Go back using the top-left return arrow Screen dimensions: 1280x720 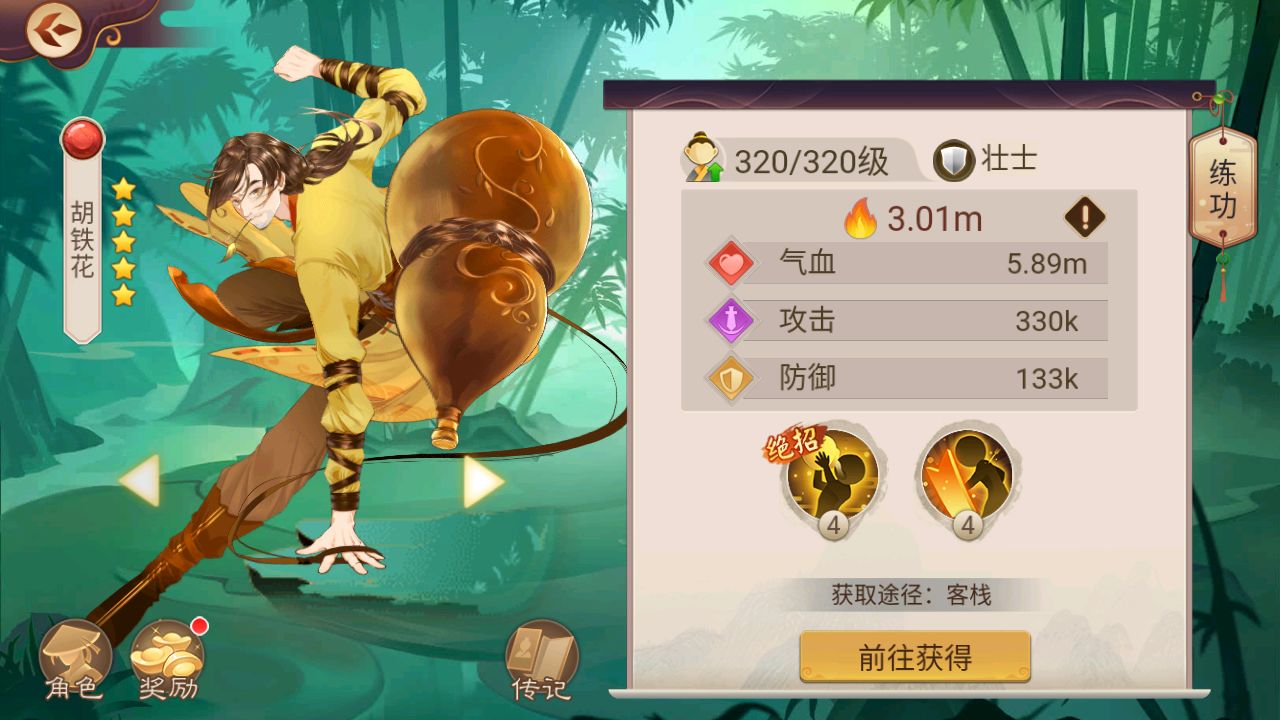click(55, 30)
